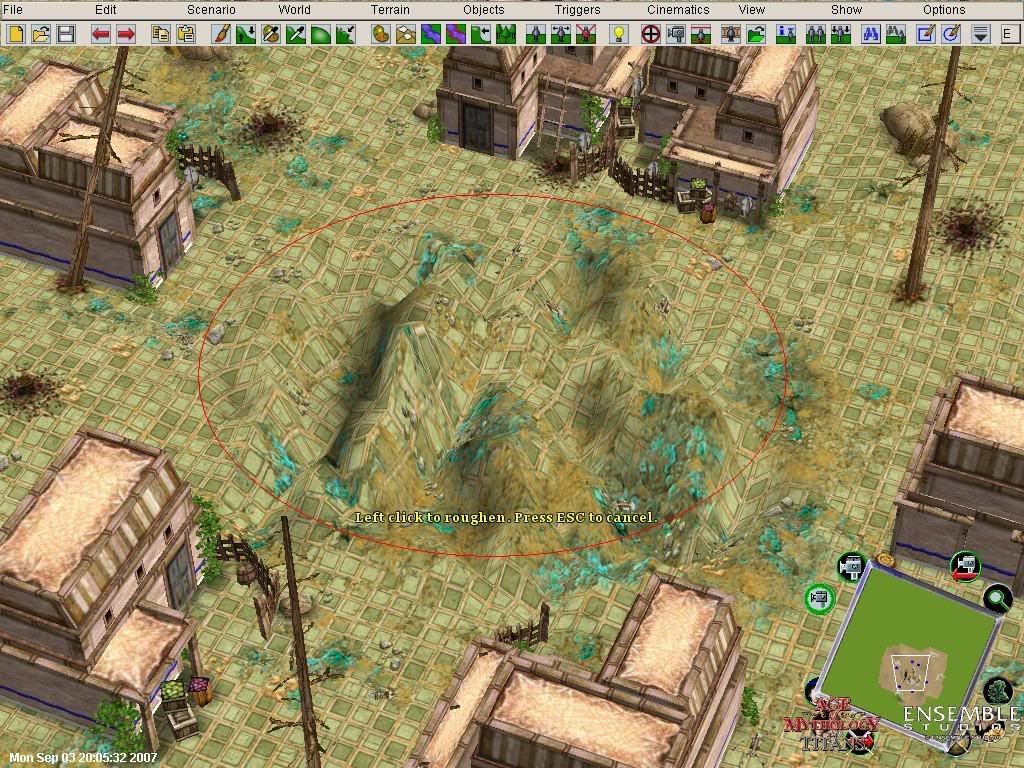Open the View menu

point(752,10)
